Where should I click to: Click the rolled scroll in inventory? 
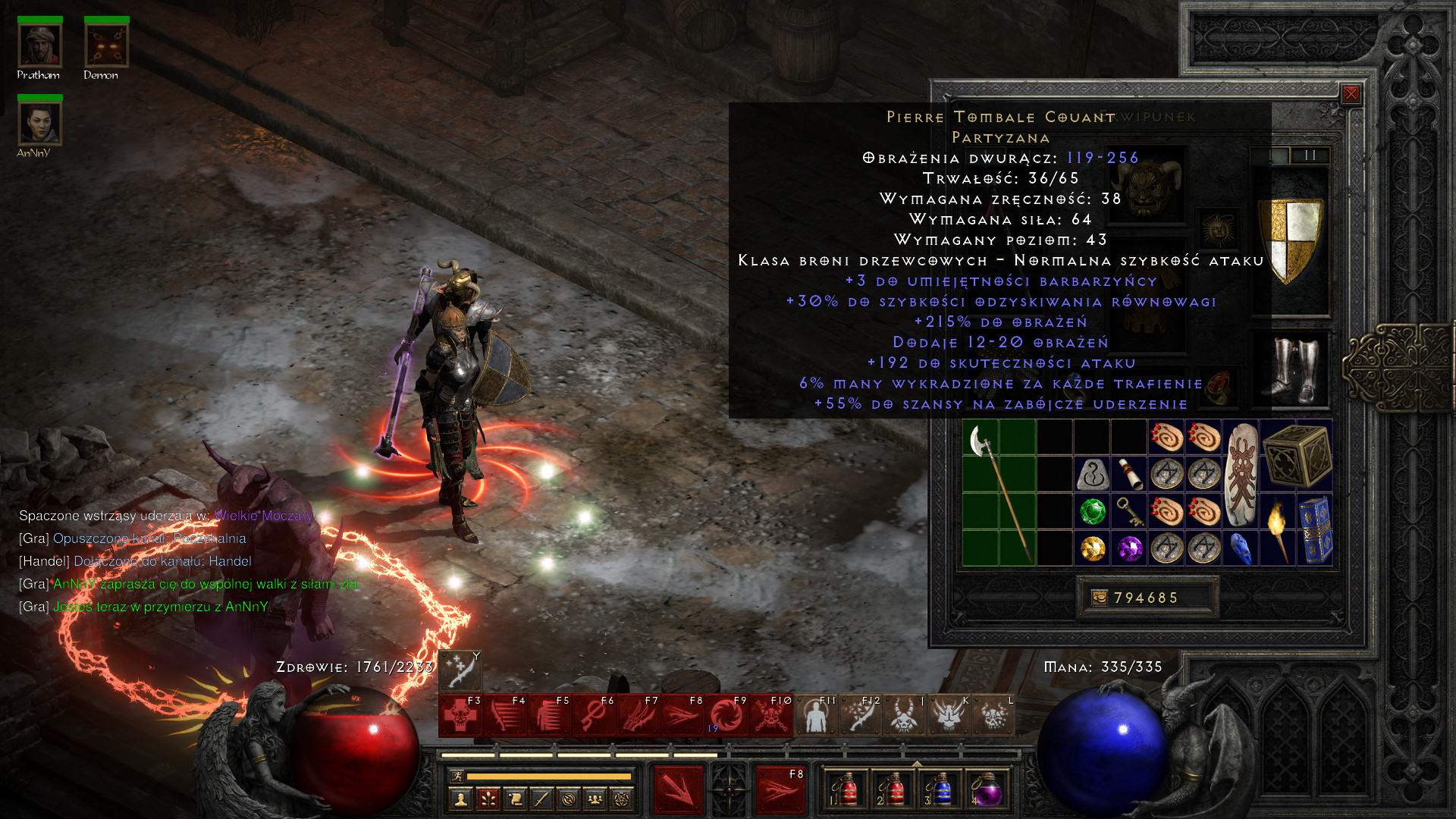tap(1129, 475)
